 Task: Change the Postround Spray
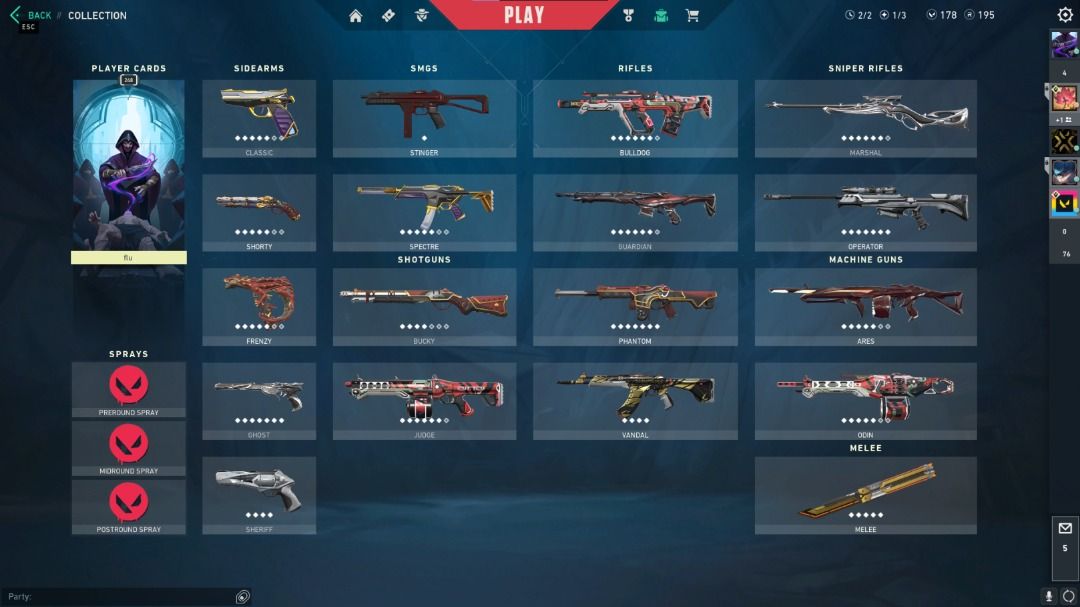pos(128,506)
